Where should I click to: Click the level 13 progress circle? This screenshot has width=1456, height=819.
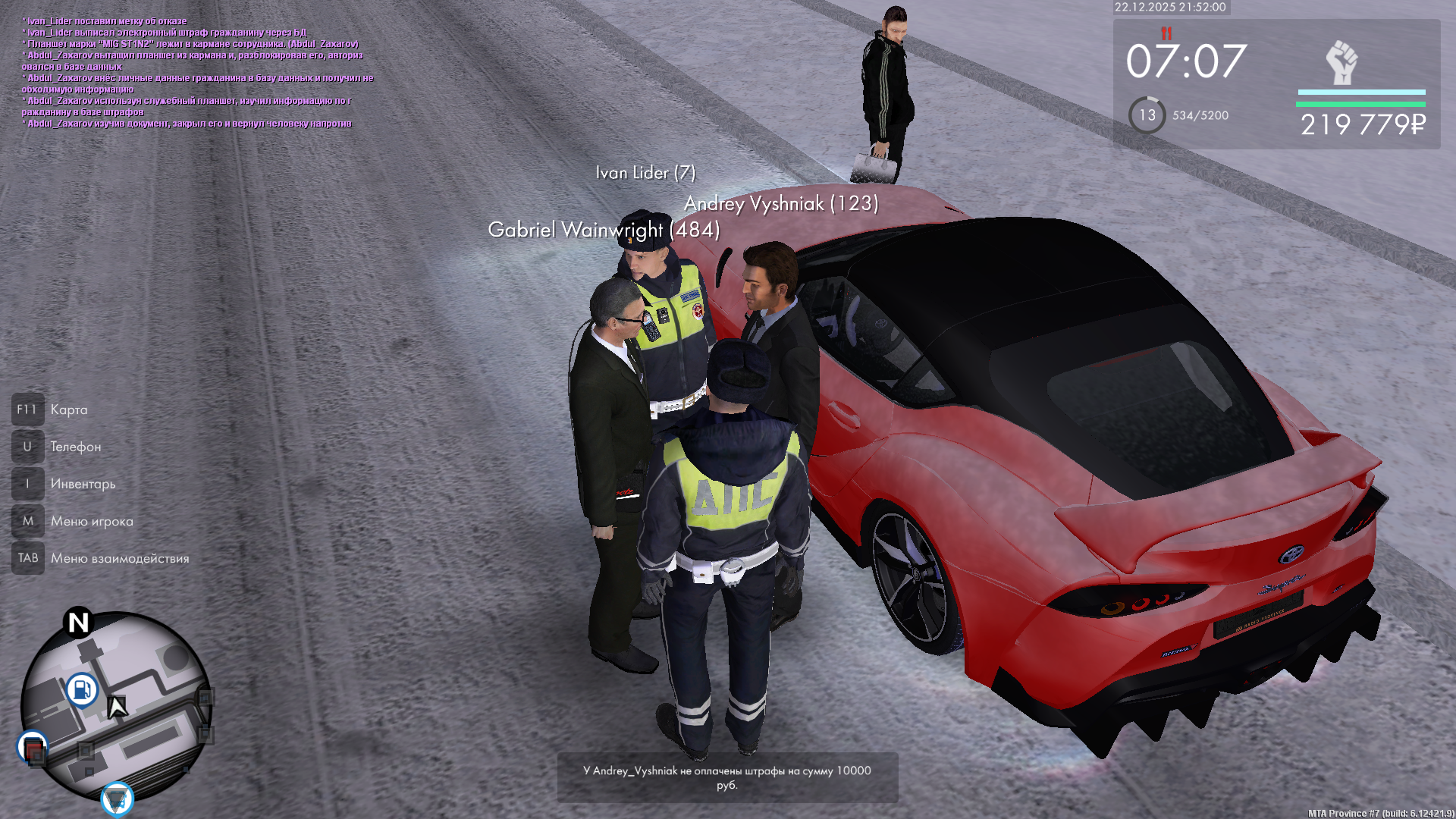pos(1147,115)
